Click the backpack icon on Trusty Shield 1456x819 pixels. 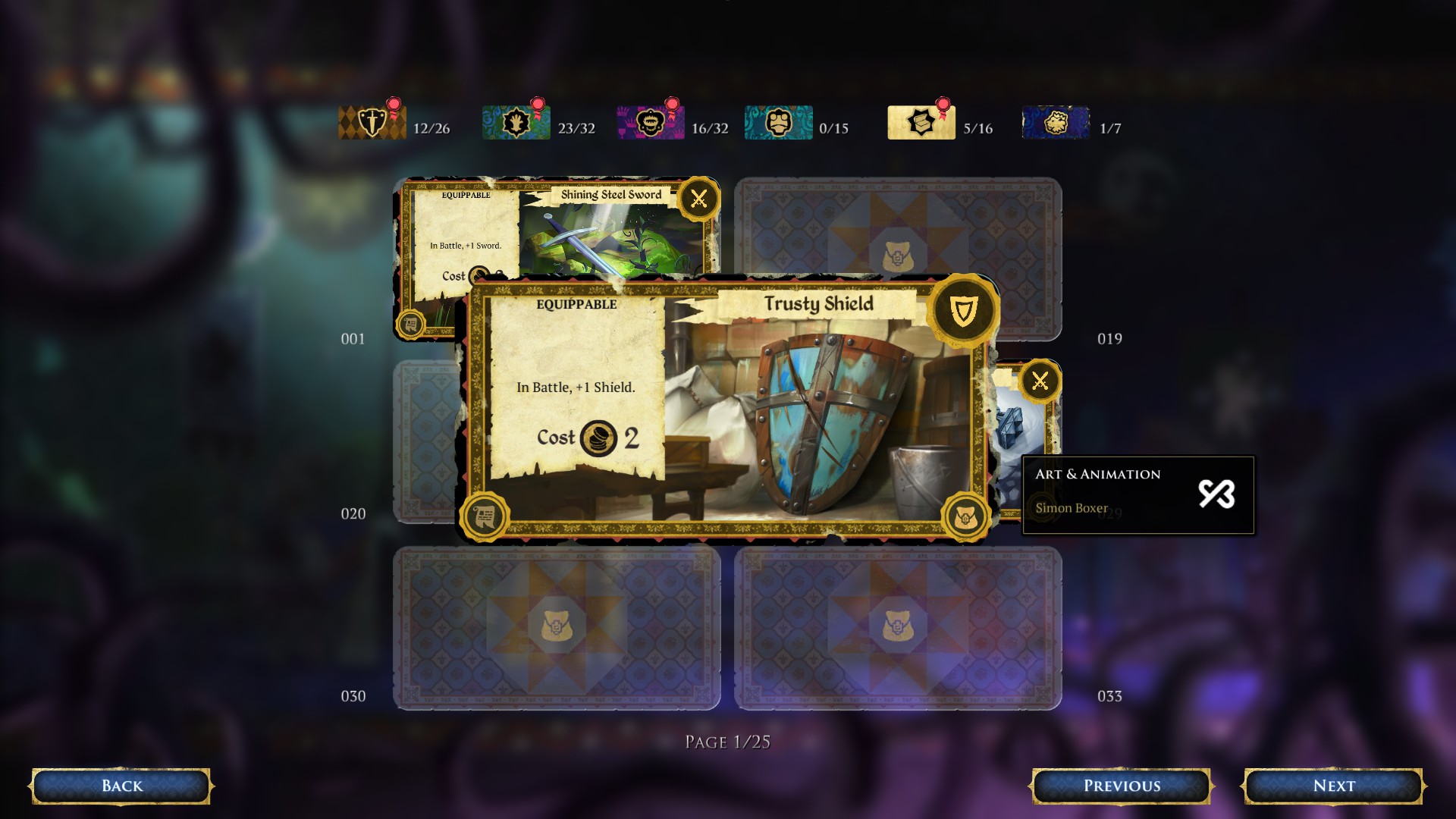point(965,517)
